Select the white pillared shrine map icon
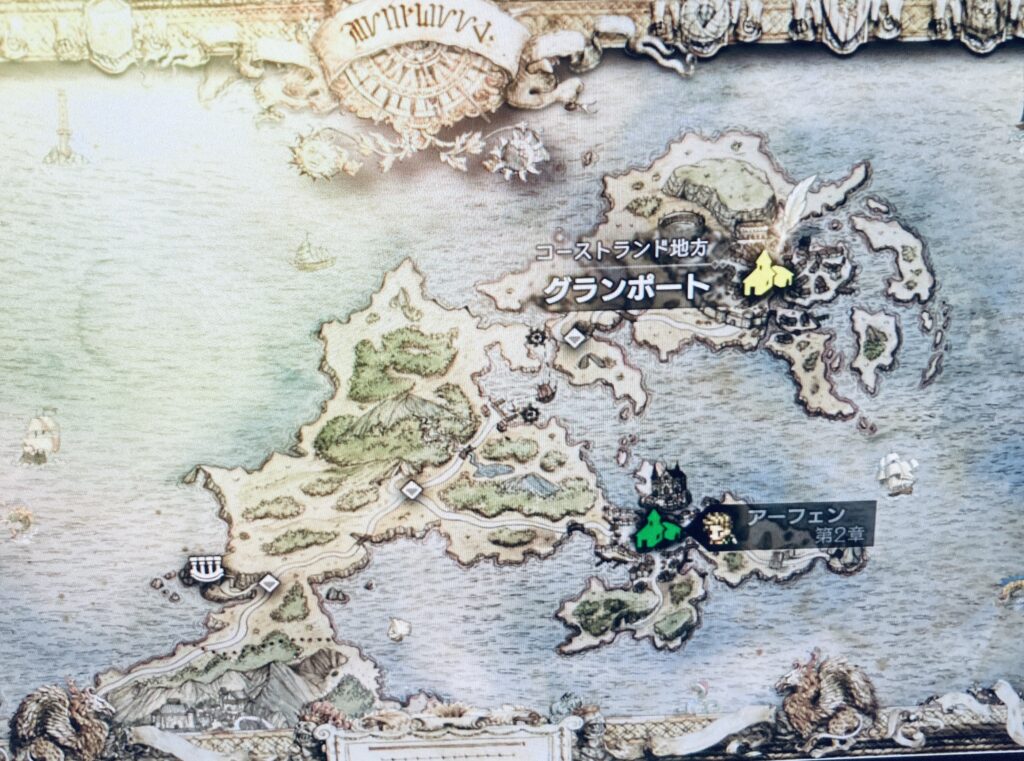The height and width of the screenshot is (761, 1024). coord(204,569)
